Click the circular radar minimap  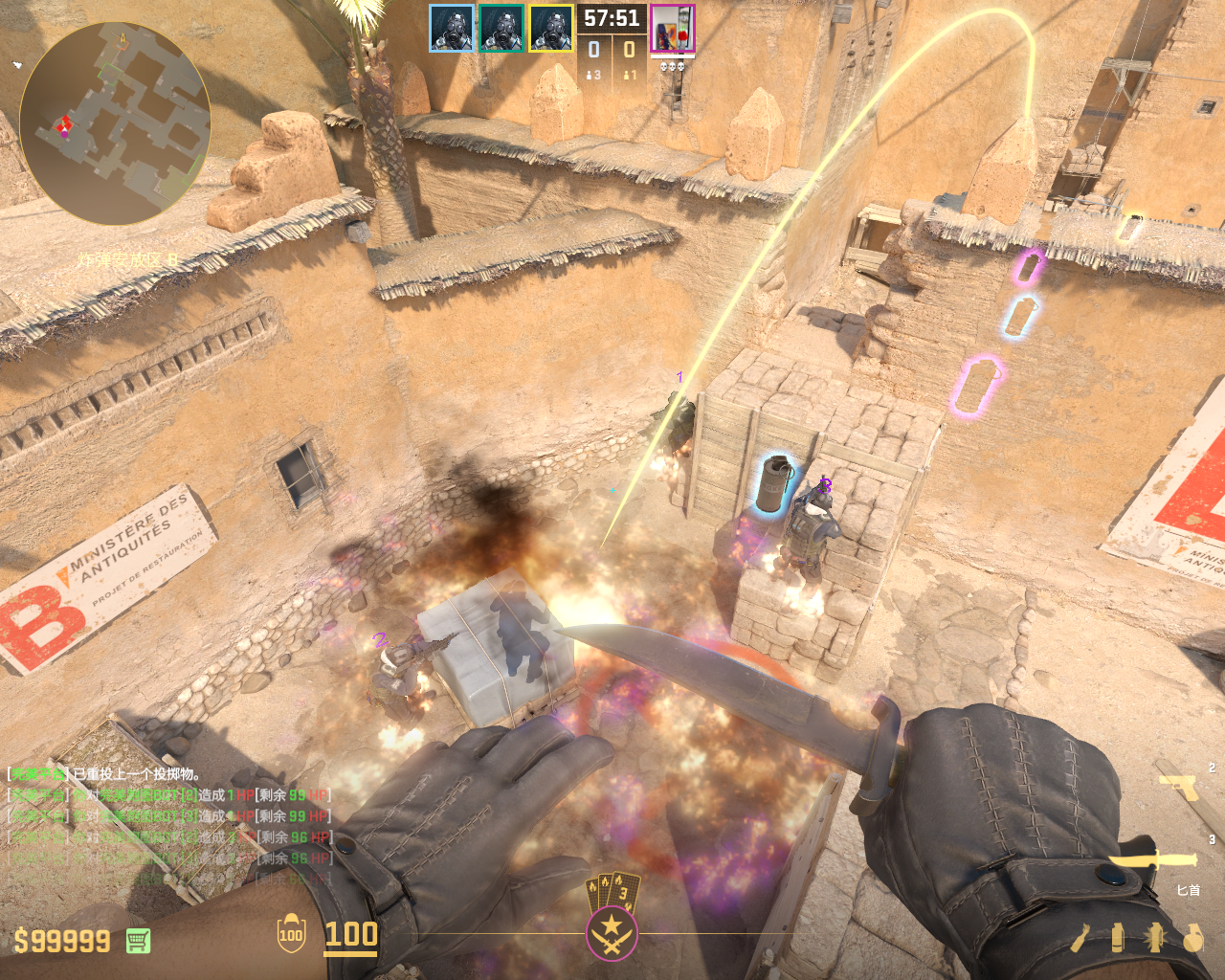115,124
